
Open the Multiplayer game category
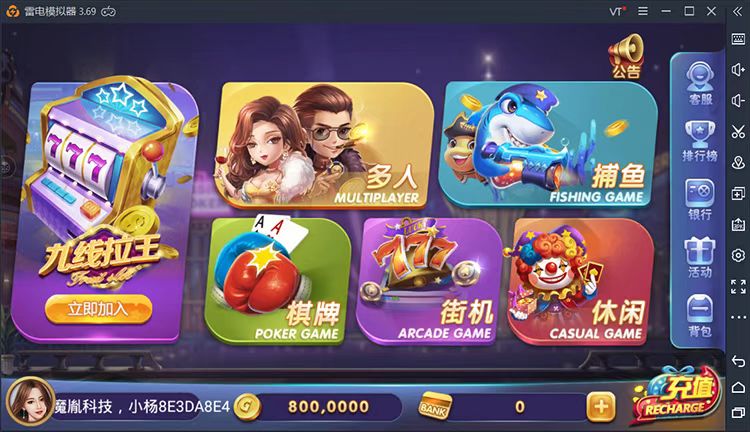click(325, 145)
